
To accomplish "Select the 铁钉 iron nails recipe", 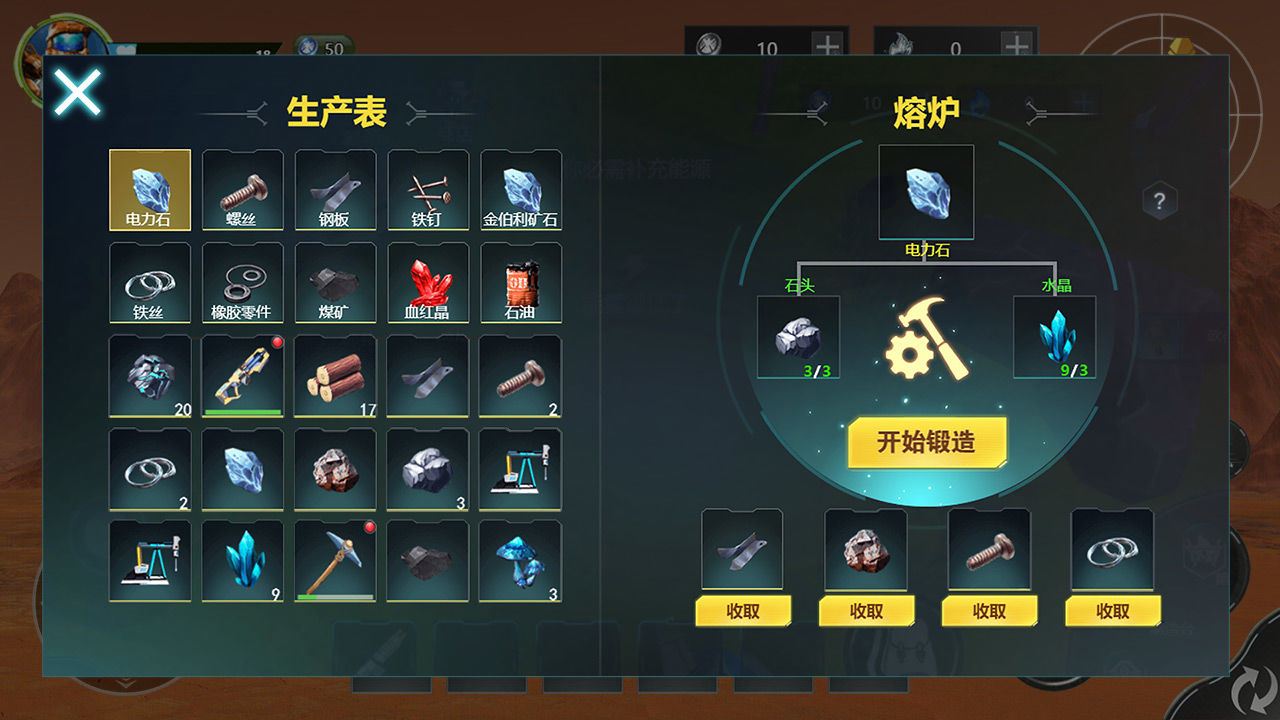I will [x=428, y=188].
